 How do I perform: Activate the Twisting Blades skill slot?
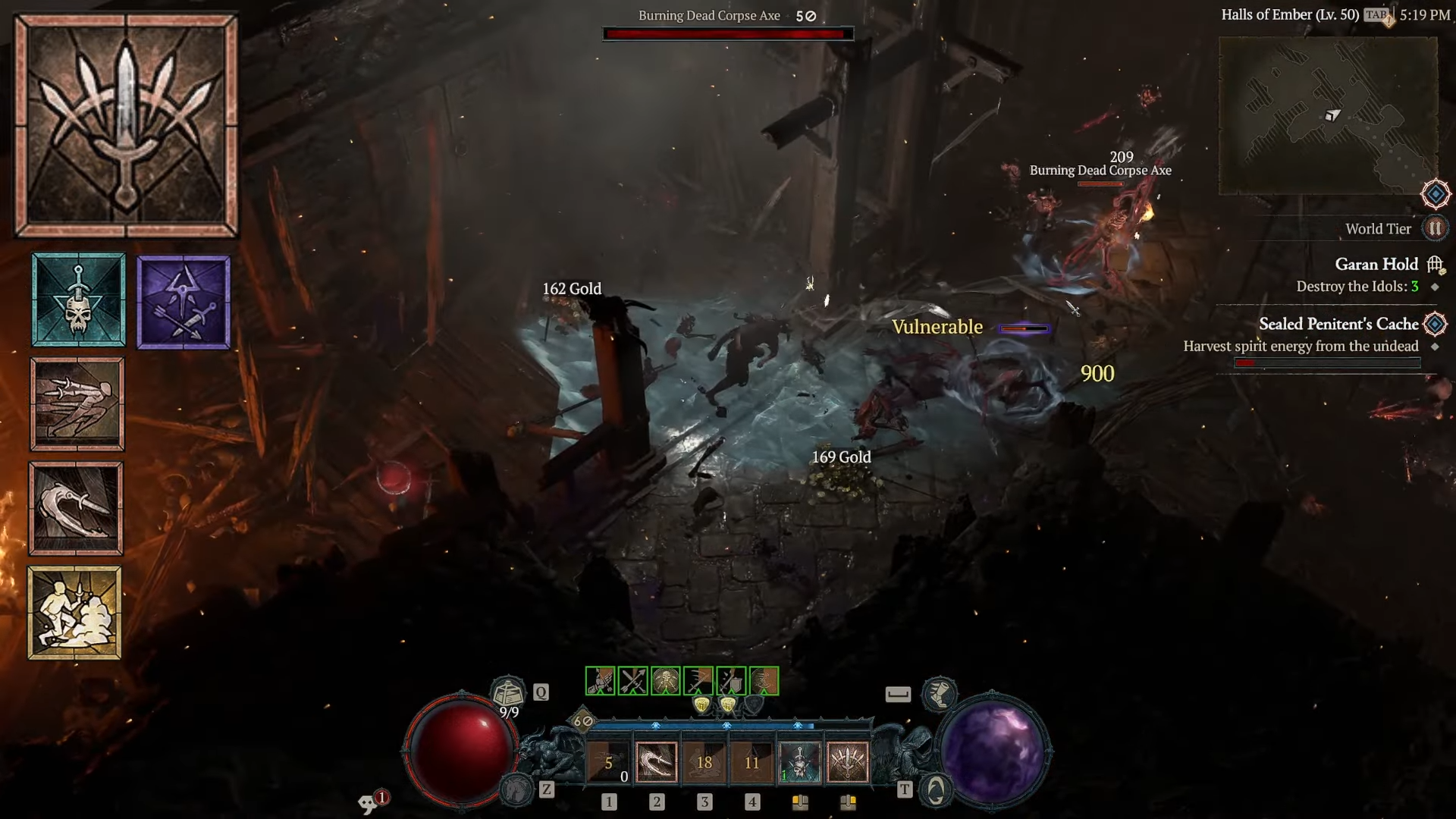(x=656, y=762)
